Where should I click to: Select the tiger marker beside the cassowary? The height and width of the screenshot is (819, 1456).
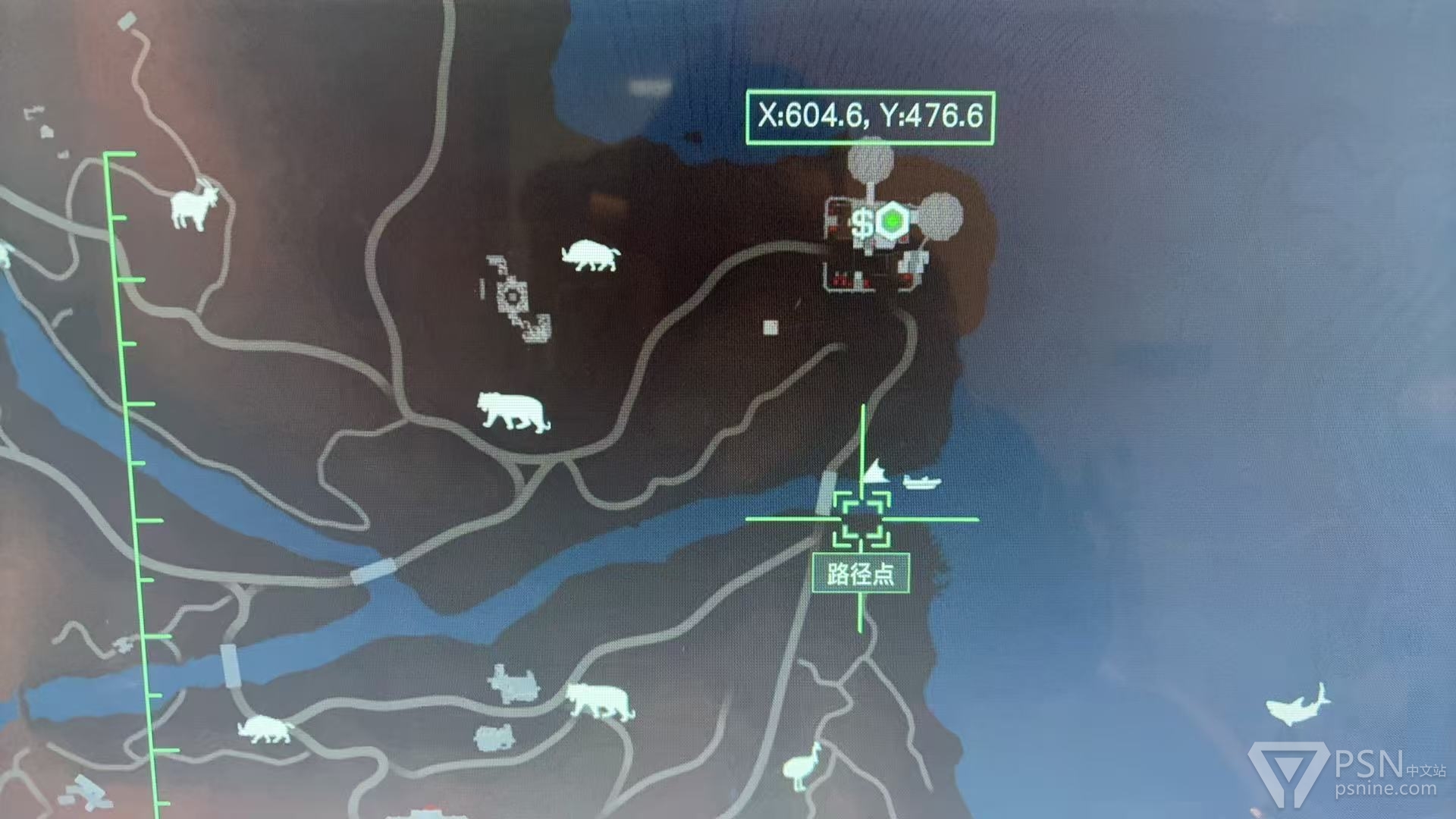[x=600, y=701]
